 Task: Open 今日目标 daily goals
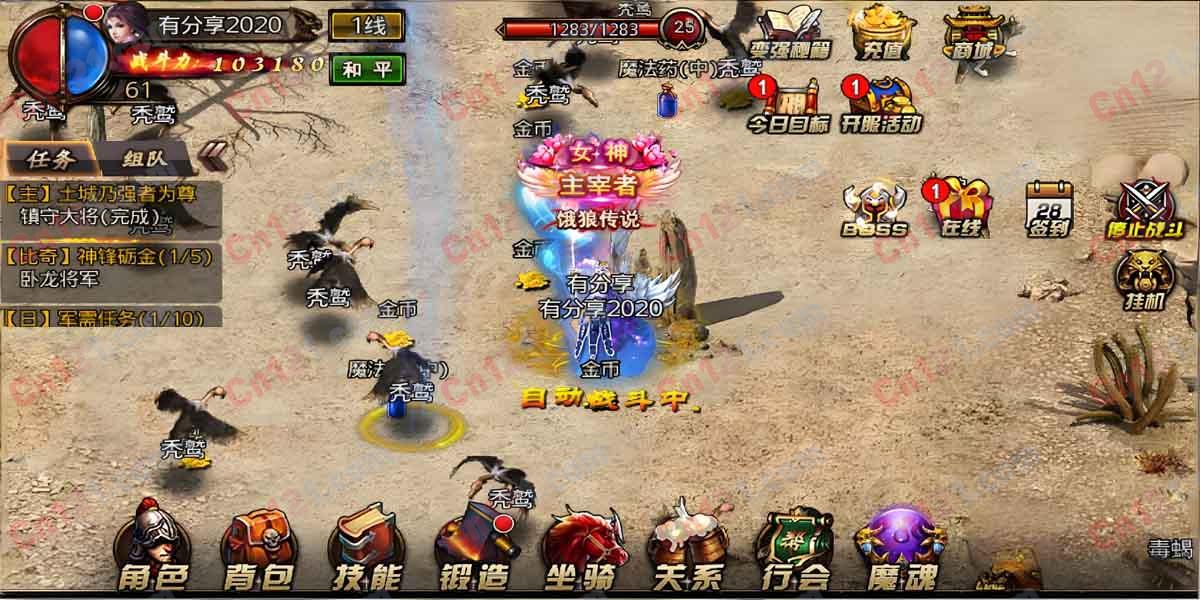click(x=790, y=107)
